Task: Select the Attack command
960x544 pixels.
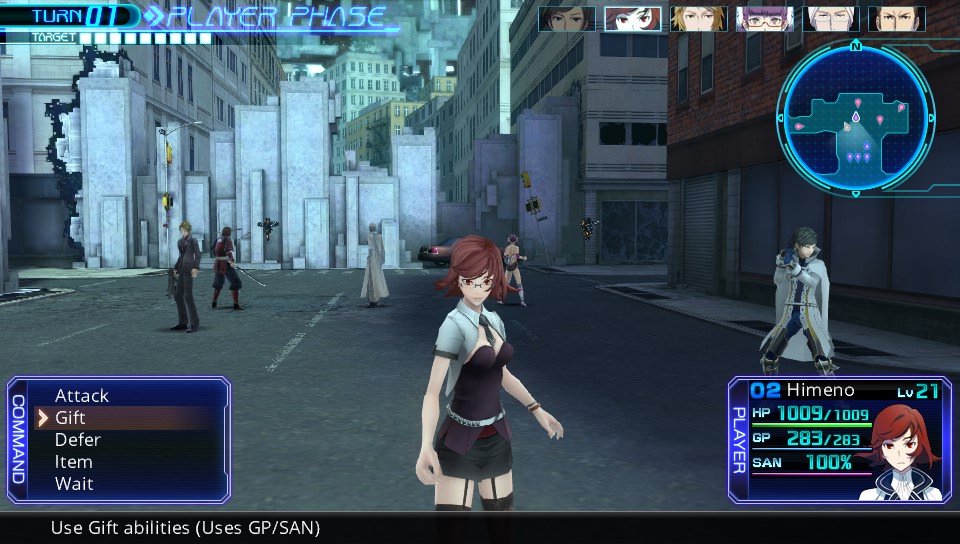Action: point(82,396)
